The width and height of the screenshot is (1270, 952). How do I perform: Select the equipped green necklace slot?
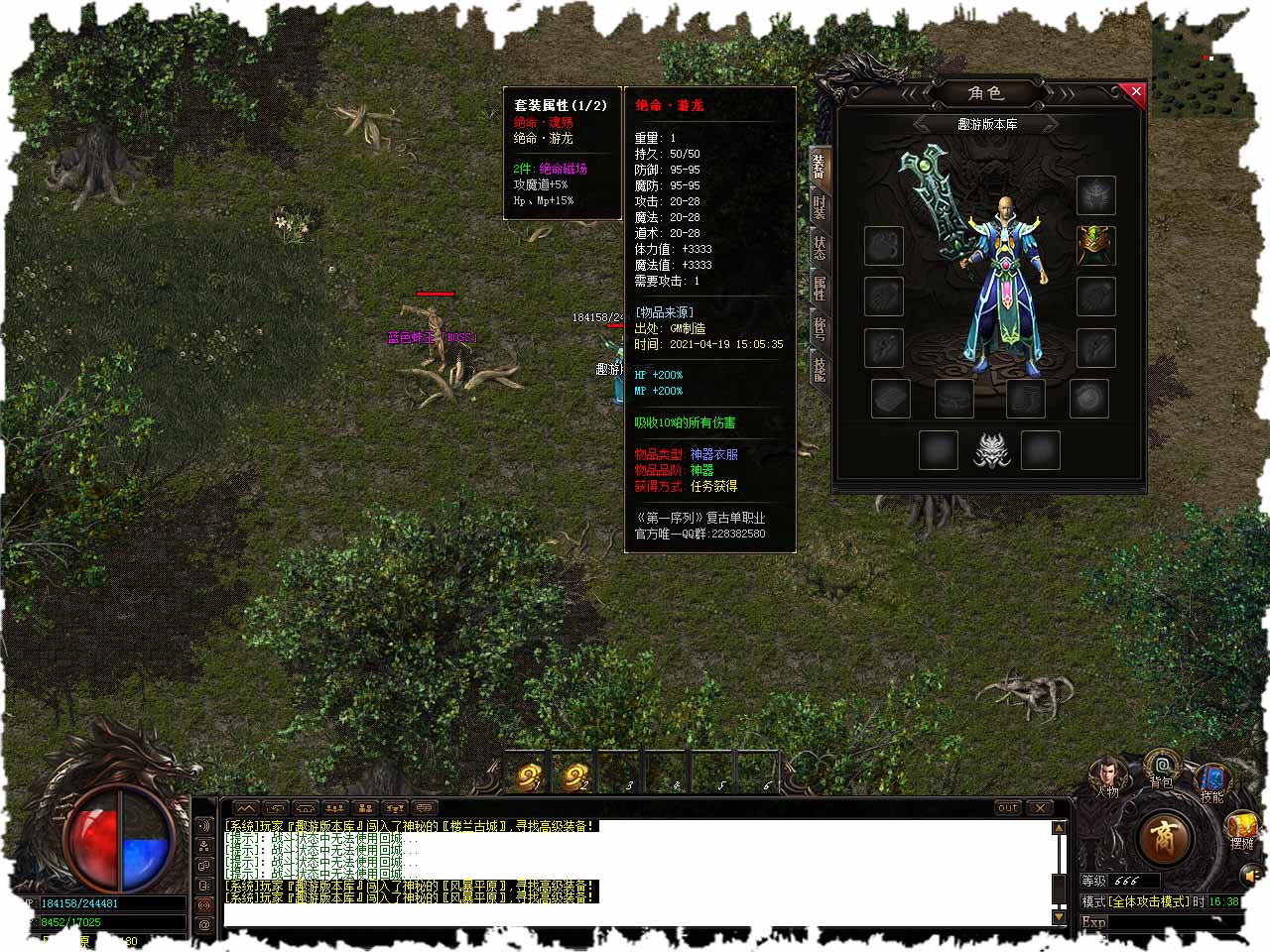(1096, 245)
